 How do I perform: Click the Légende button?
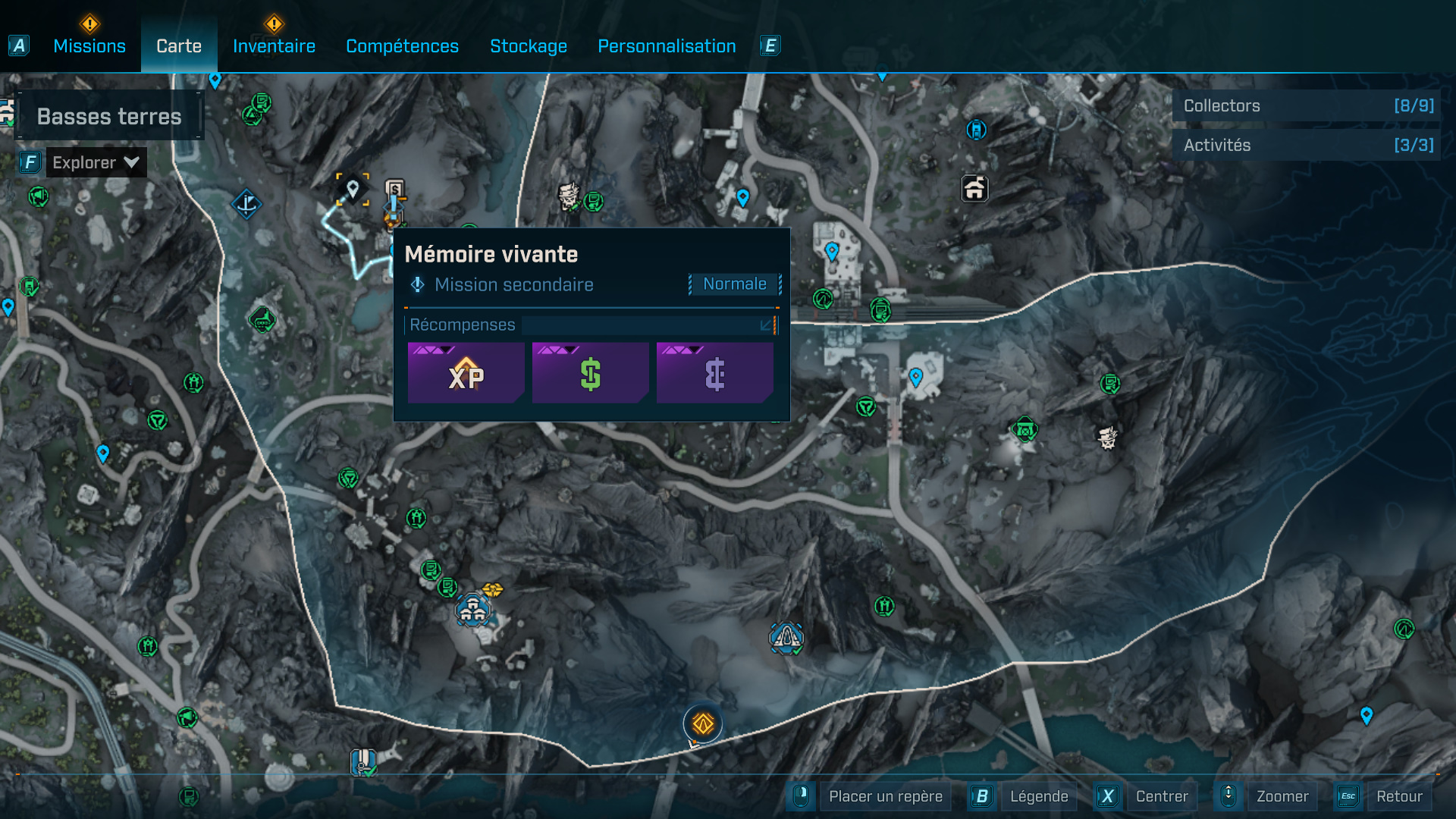click(x=1038, y=796)
